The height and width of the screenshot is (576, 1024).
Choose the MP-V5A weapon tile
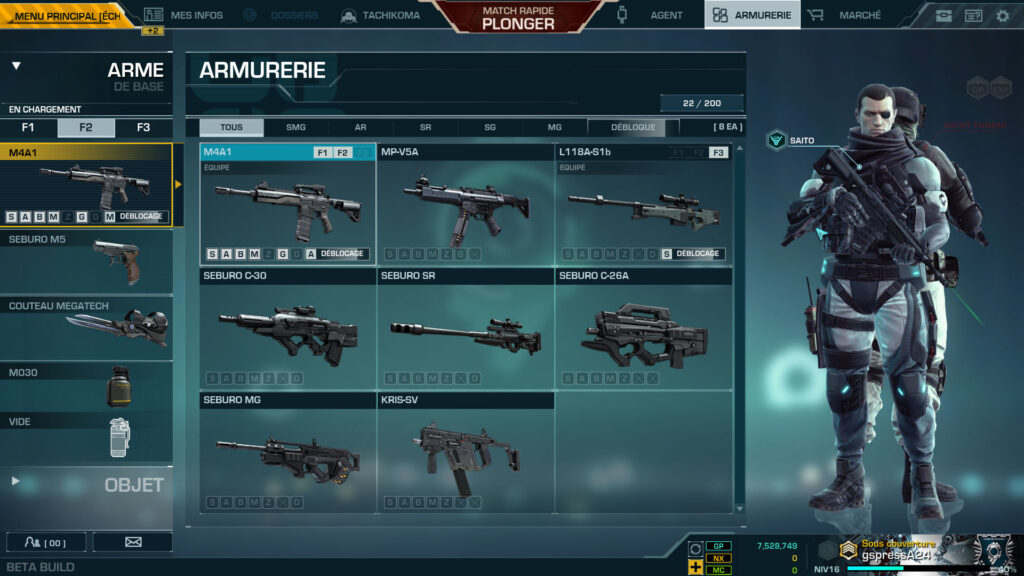(466, 205)
